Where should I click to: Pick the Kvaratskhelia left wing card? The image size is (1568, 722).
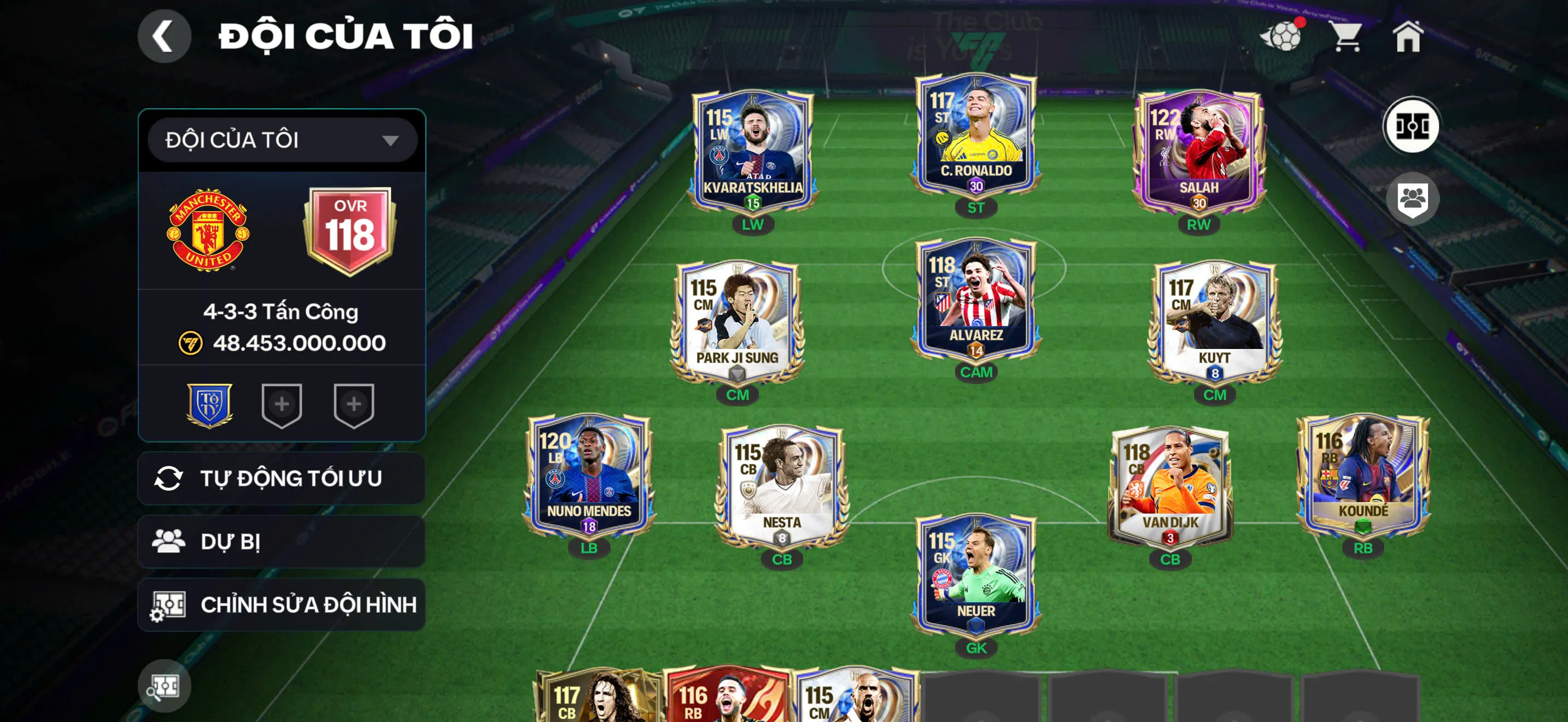[x=752, y=152]
